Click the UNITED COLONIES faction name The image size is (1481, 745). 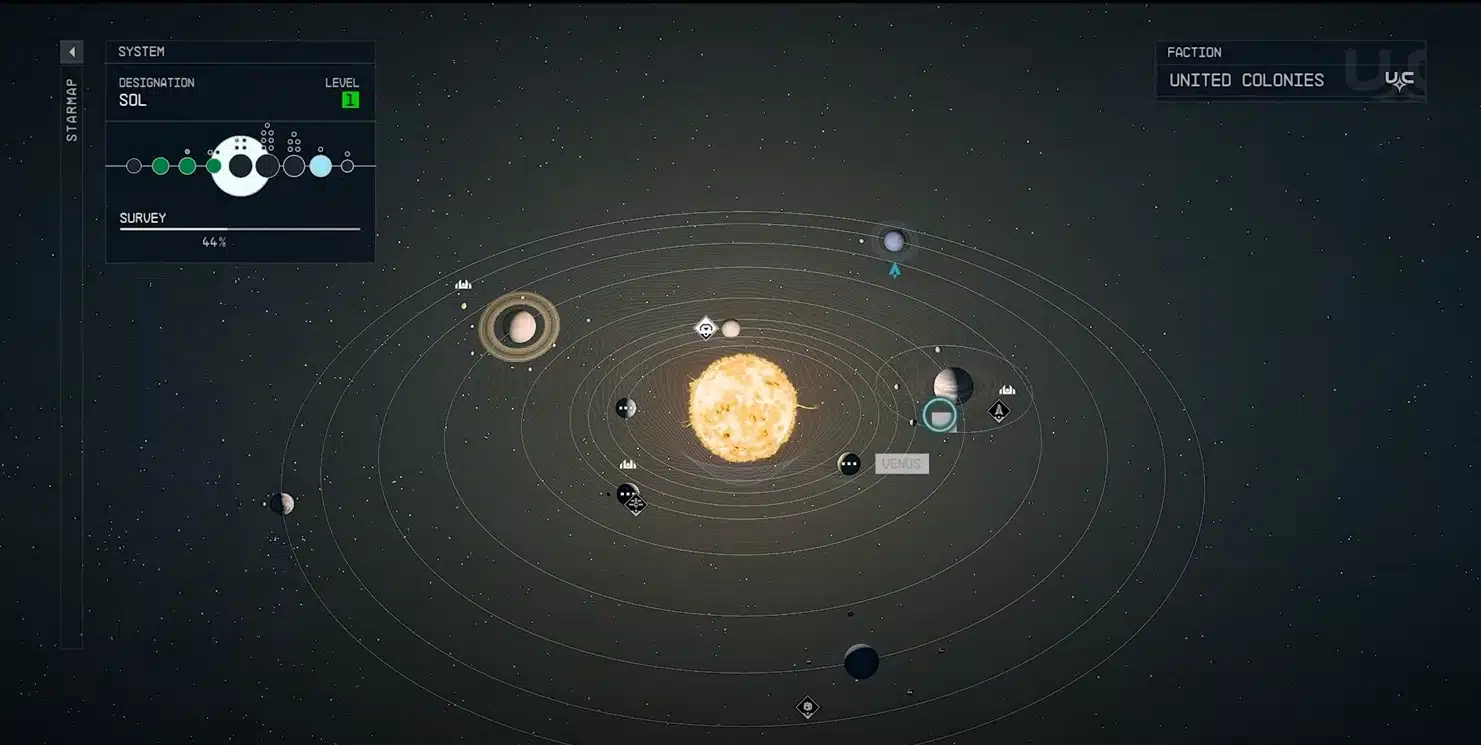click(1247, 79)
